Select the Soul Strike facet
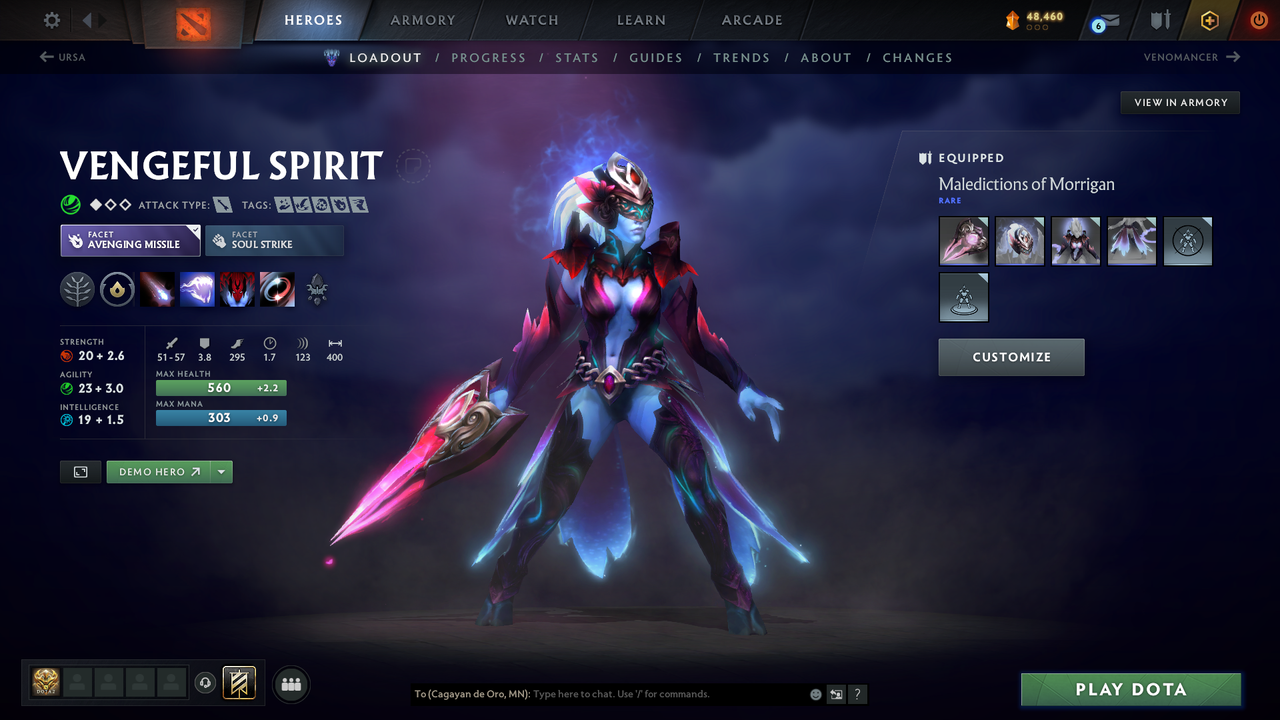This screenshot has height=720, width=1280. pos(274,240)
